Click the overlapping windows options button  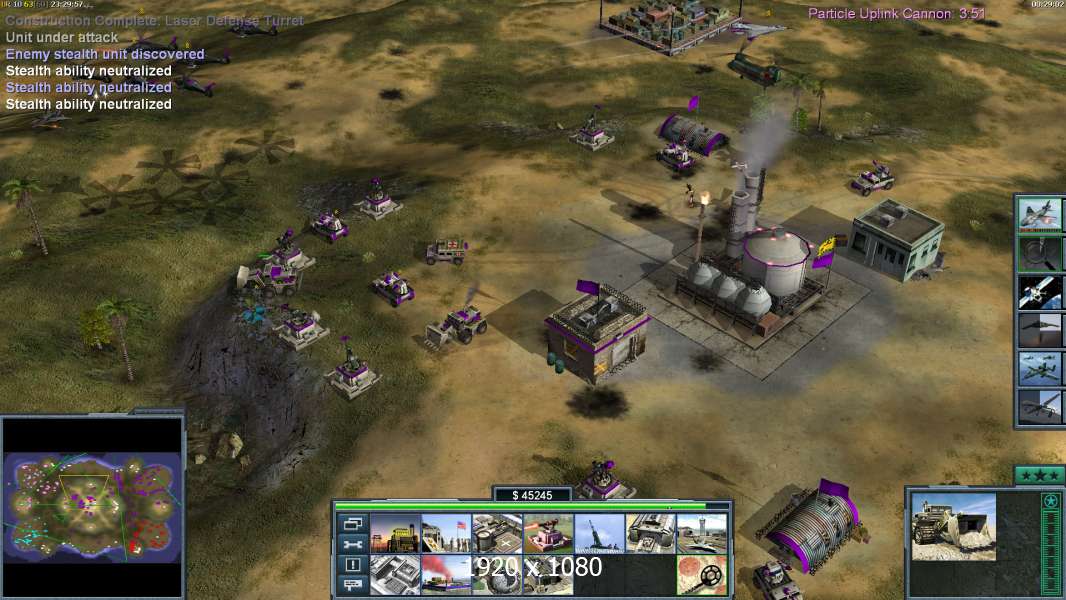[x=352, y=523]
